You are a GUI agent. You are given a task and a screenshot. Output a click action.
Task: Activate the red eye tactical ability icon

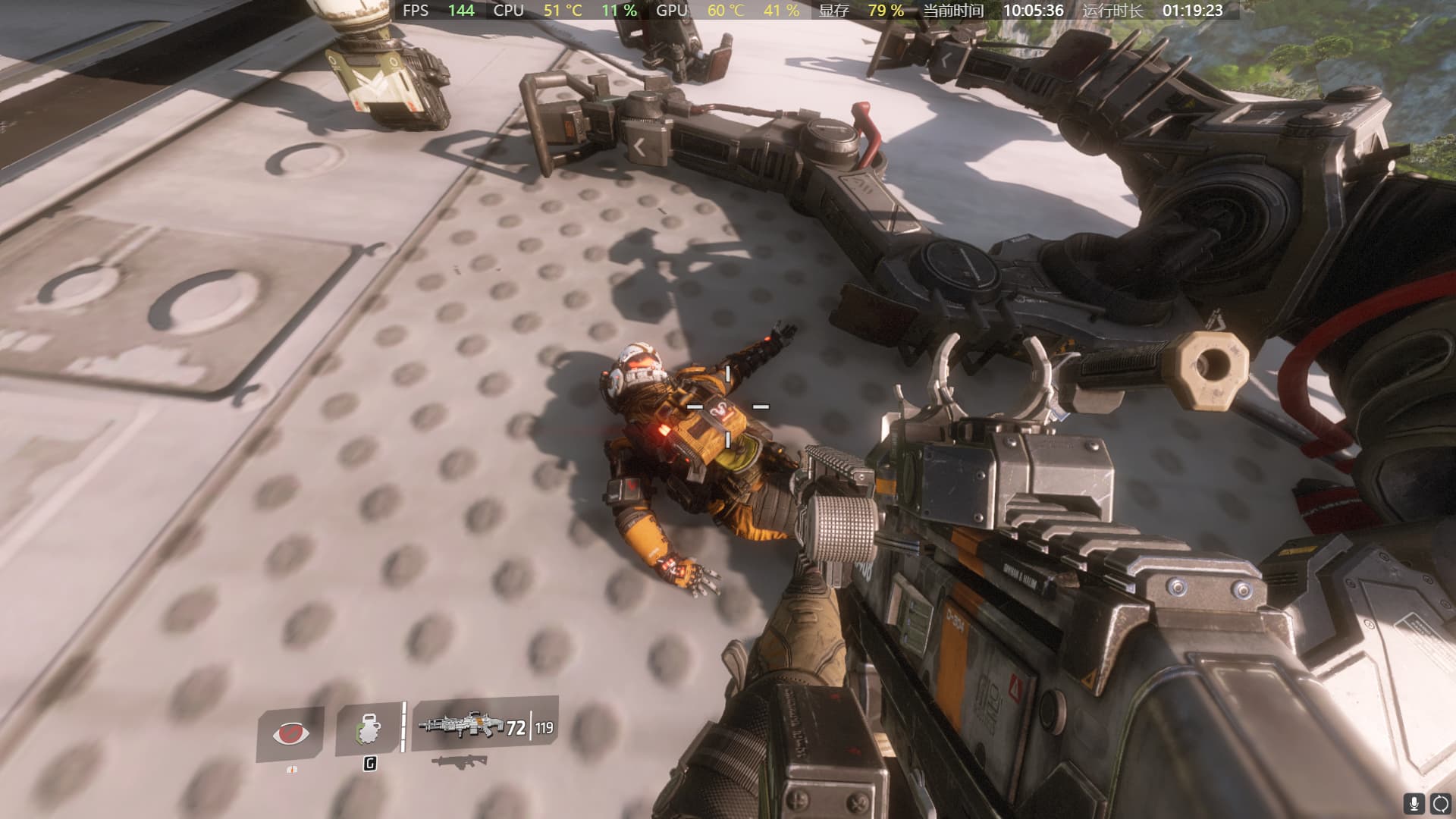tap(290, 733)
